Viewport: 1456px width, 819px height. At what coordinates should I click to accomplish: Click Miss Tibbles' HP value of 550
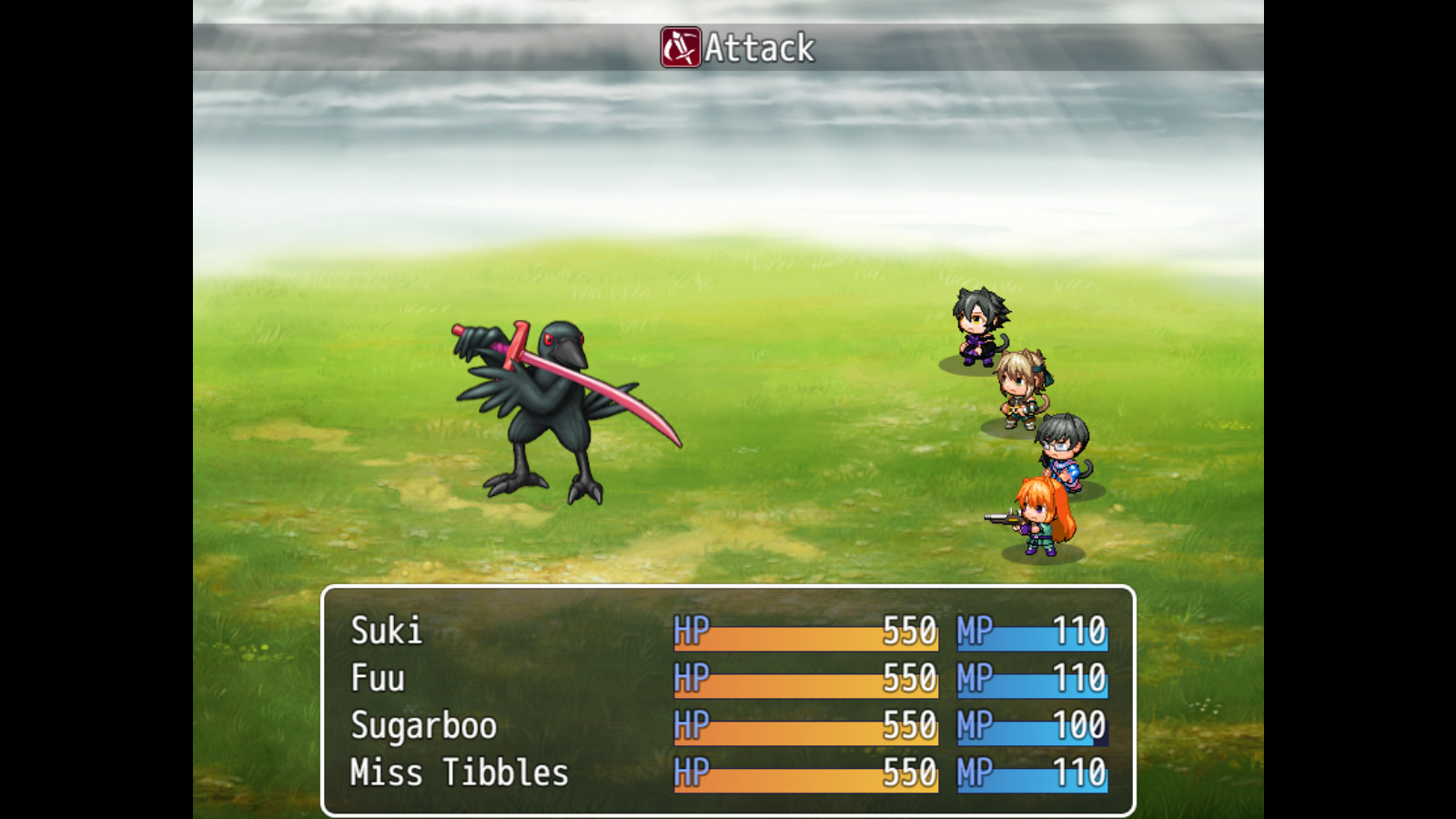point(910,772)
